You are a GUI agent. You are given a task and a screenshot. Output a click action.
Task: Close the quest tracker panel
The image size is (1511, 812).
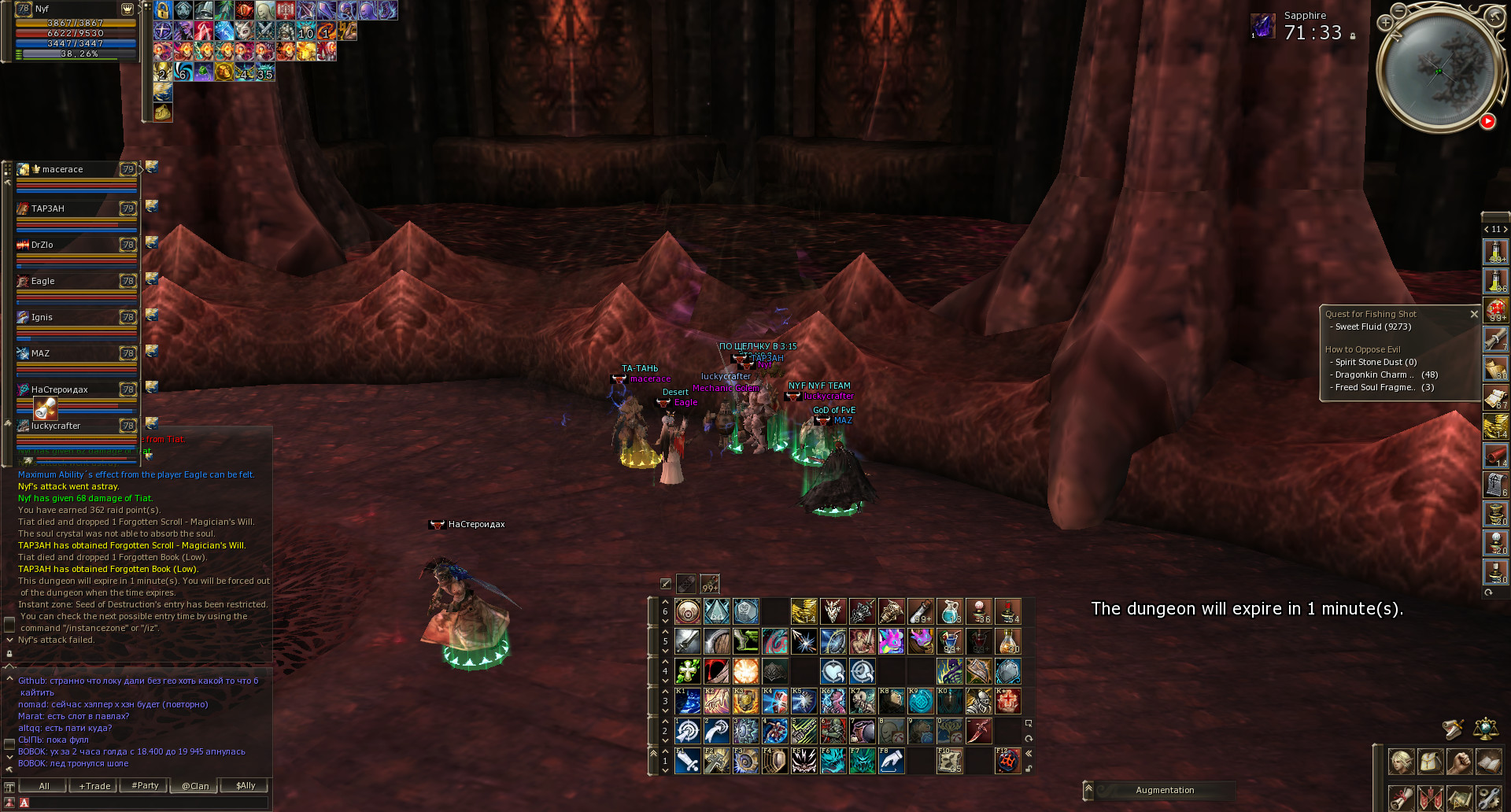pos(1474,314)
